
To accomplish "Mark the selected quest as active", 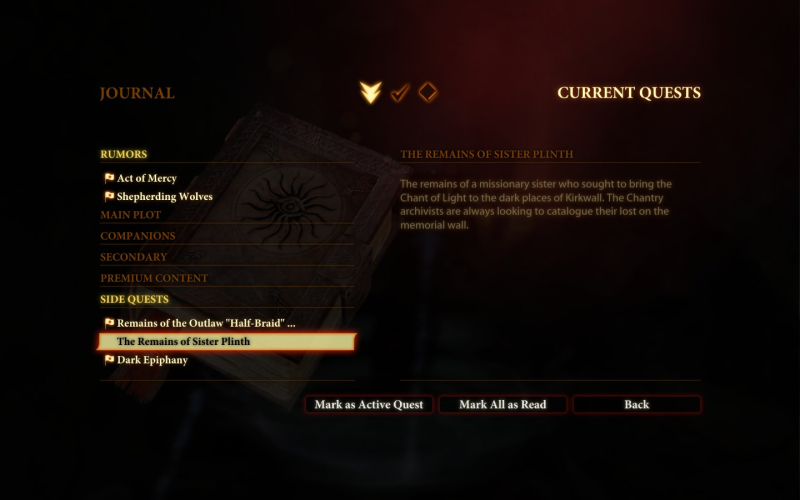I will [369, 405].
